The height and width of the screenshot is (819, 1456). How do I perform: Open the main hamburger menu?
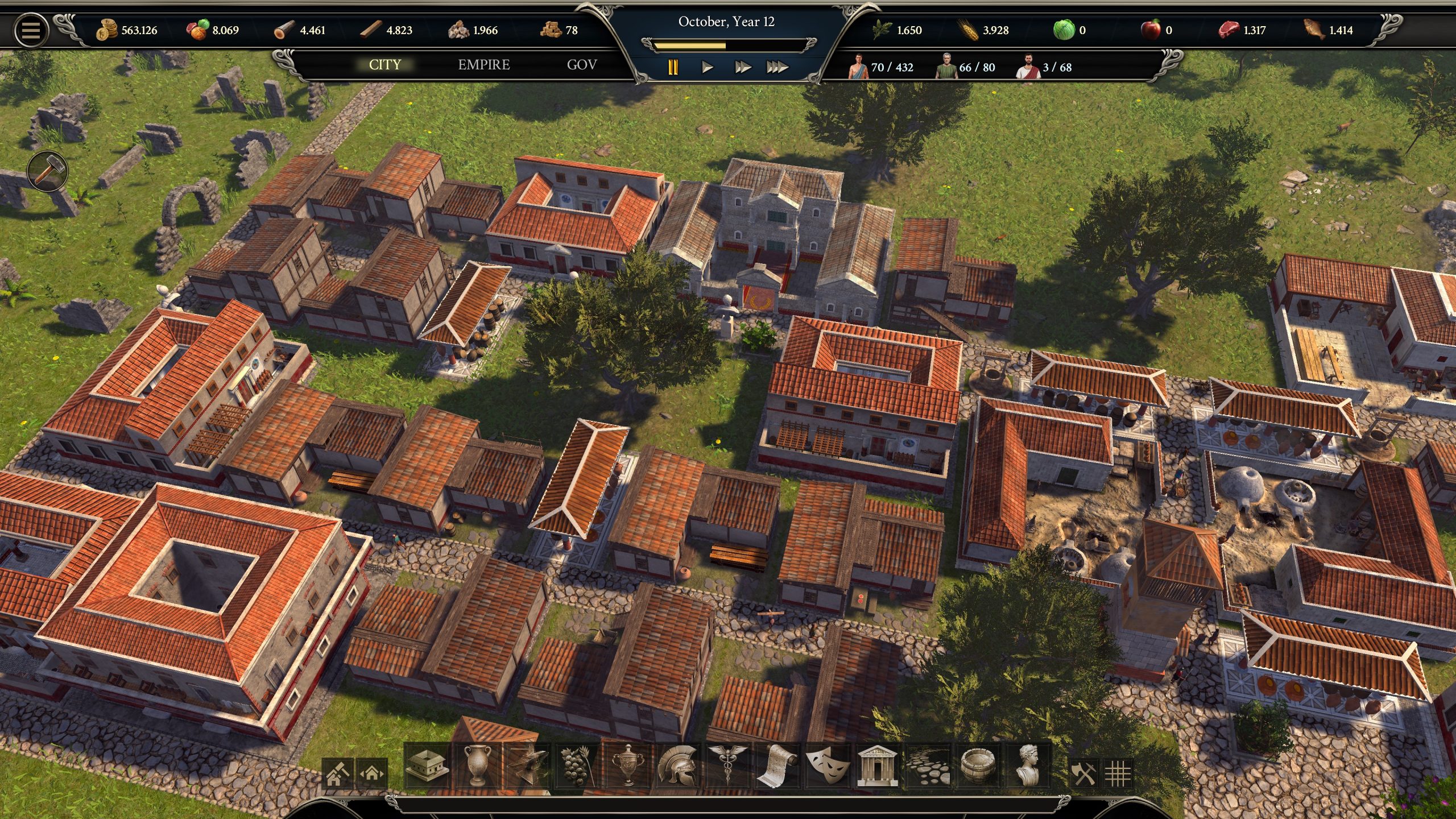[x=31, y=30]
